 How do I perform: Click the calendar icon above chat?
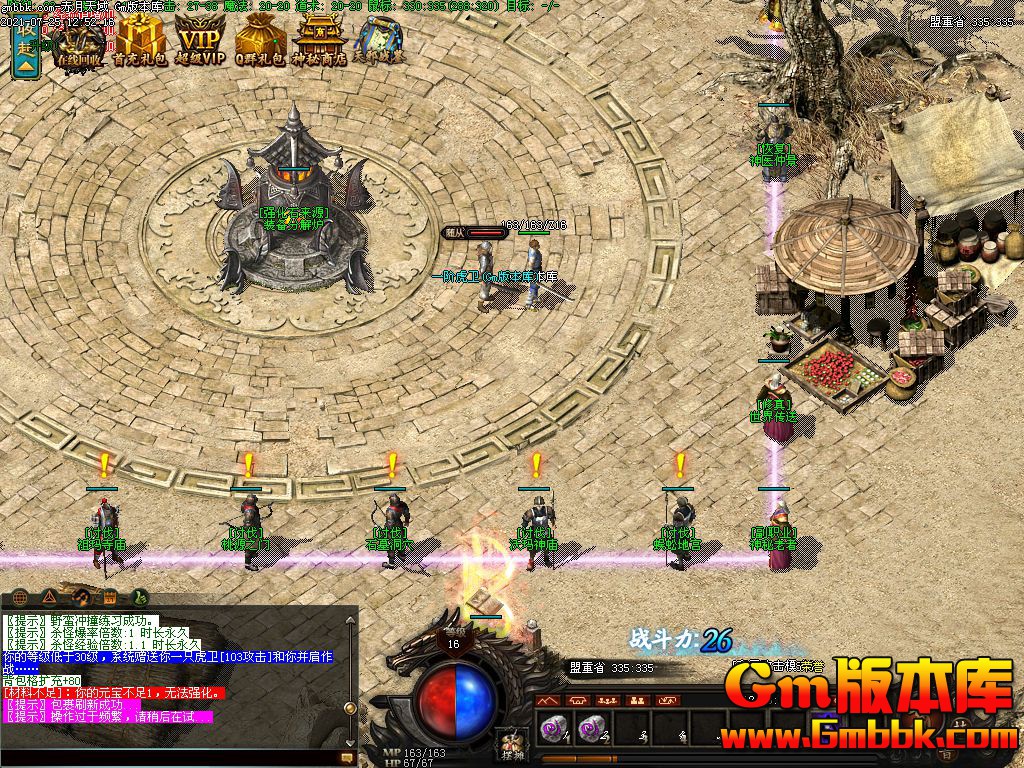point(110,597)
